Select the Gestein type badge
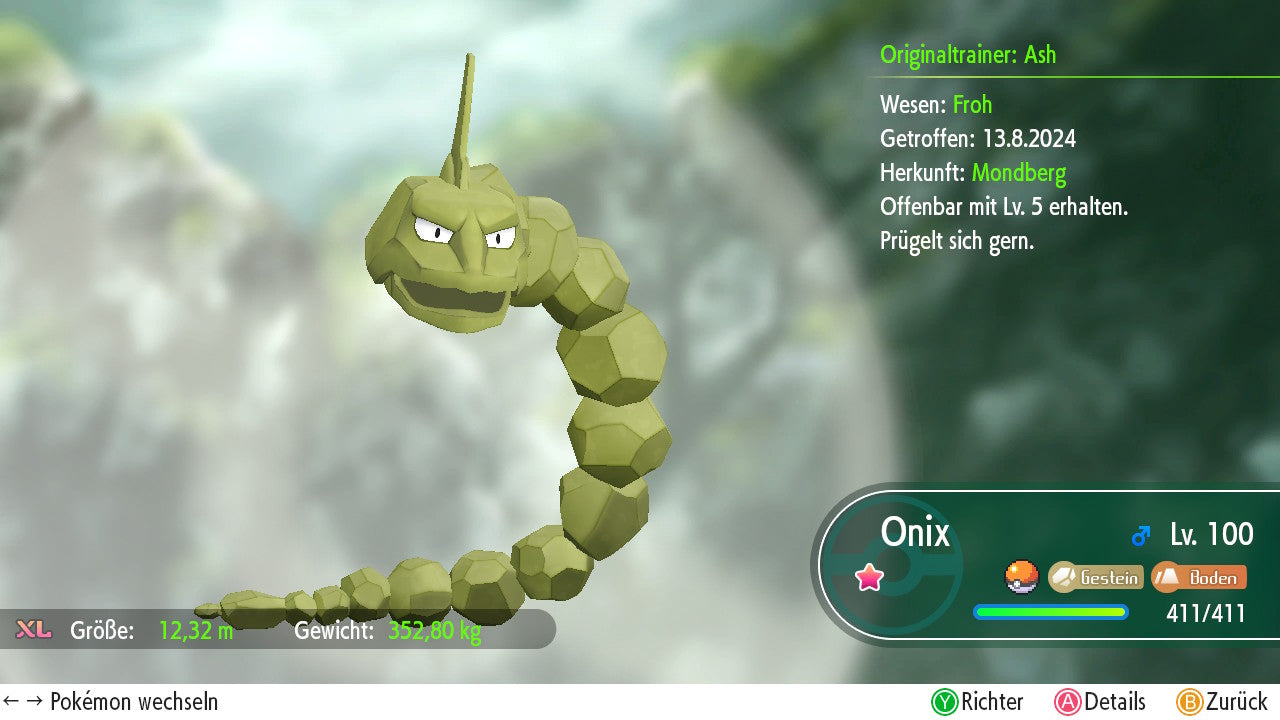 pos(1096,577)
